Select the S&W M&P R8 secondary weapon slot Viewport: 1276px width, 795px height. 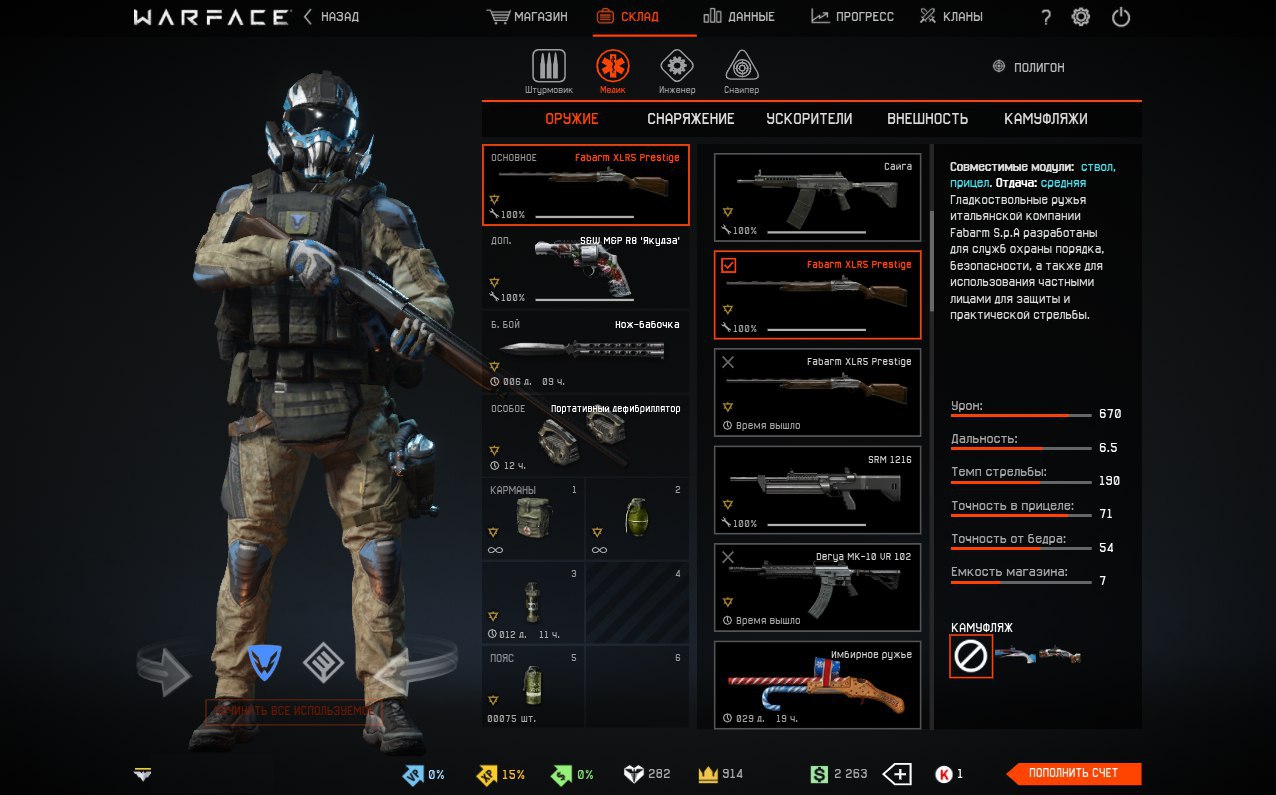[586, 268]
